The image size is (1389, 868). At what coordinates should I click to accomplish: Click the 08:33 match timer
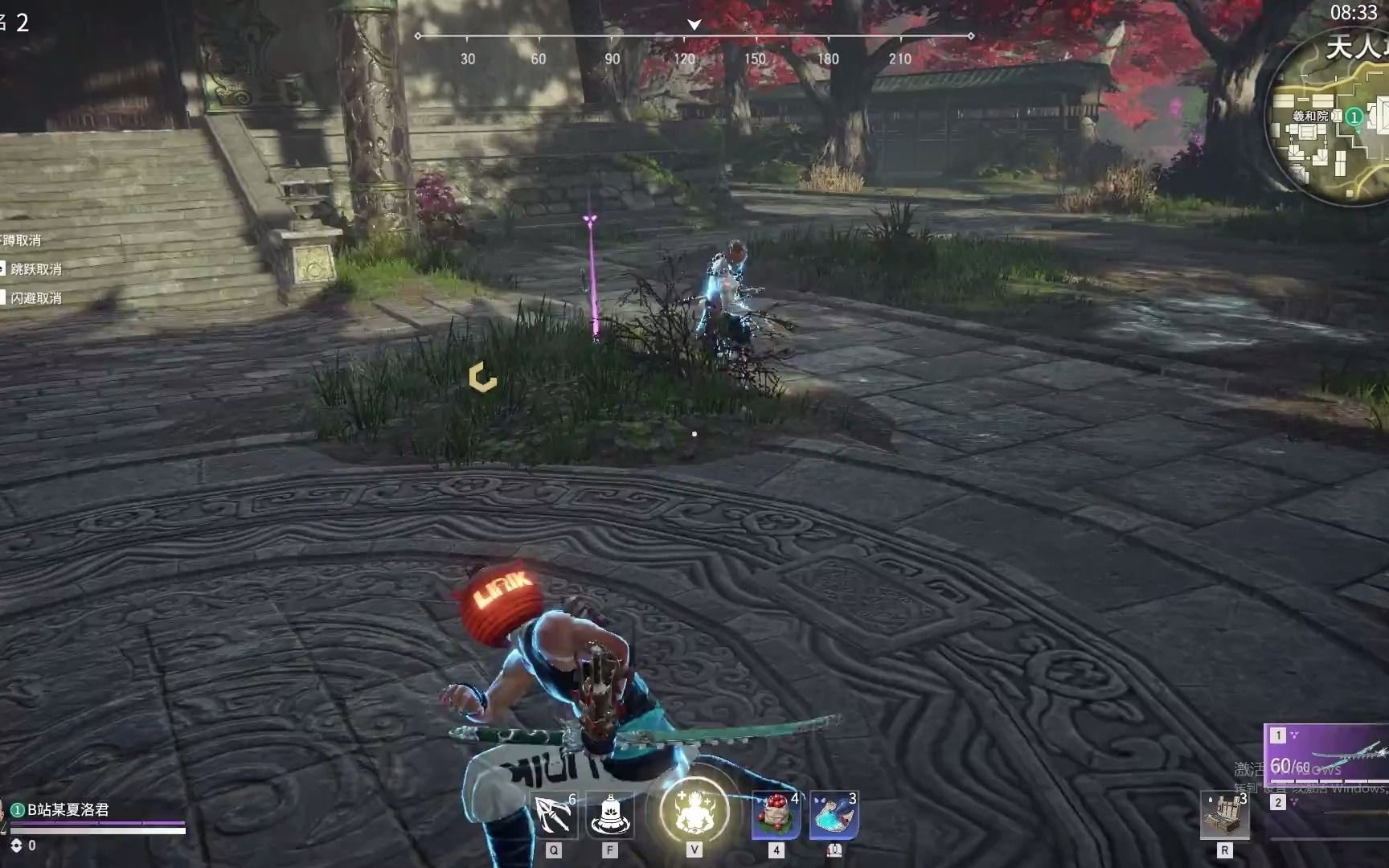click(1355, 12)
